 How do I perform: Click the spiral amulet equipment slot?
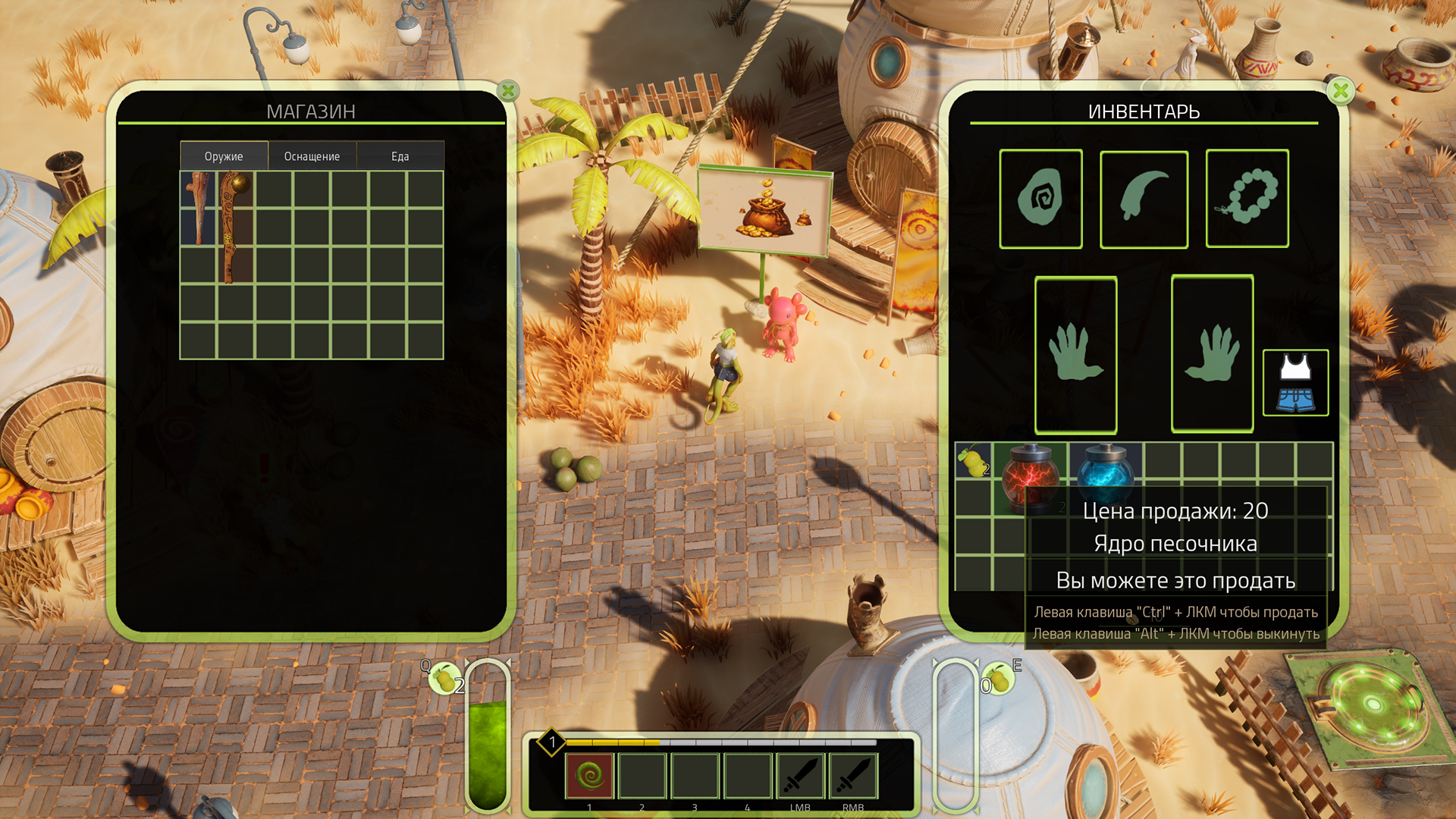(x=1040, y=199)
